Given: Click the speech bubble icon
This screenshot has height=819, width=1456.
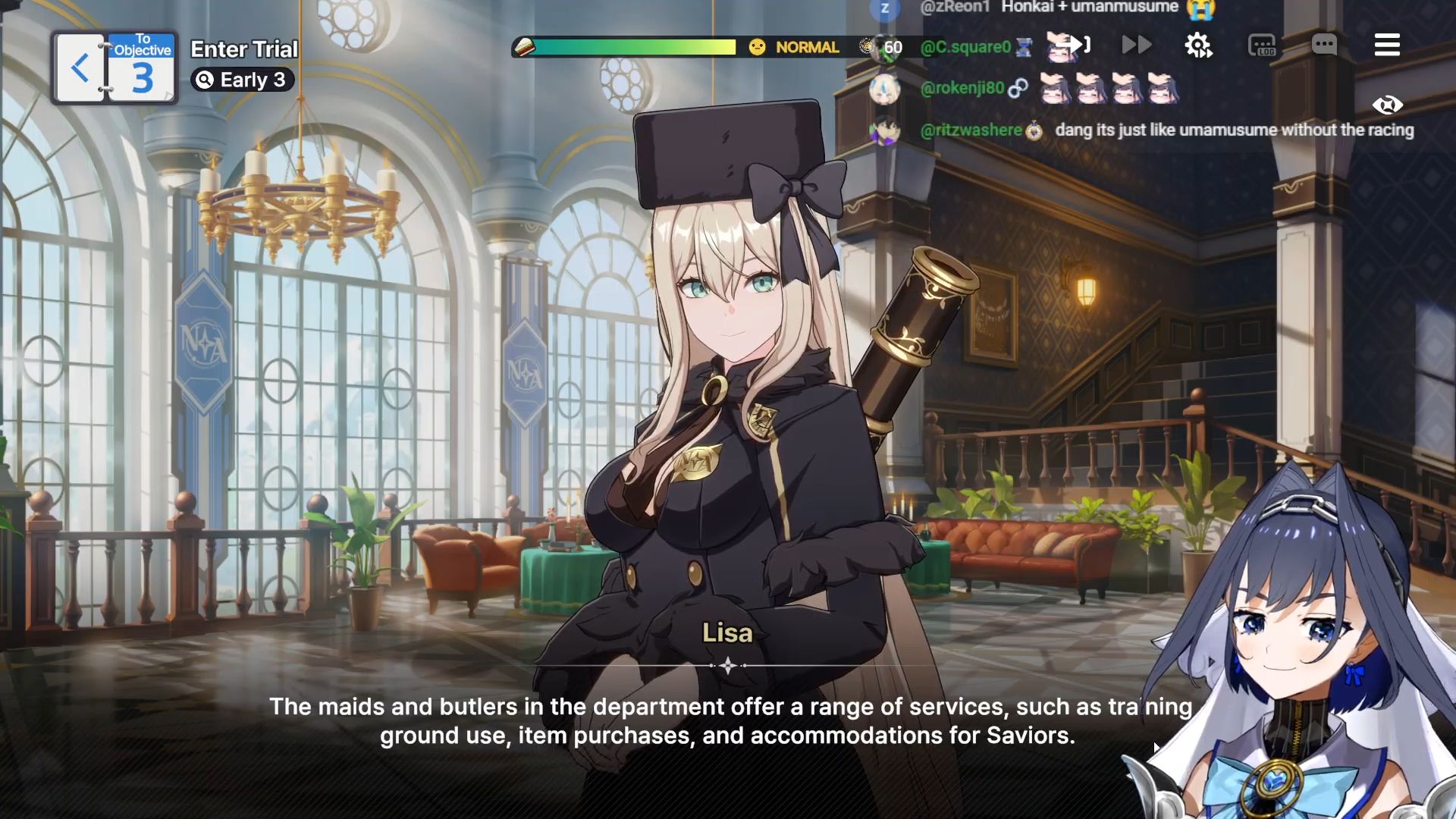Looking at the screenshot, I should point(1324,45).
